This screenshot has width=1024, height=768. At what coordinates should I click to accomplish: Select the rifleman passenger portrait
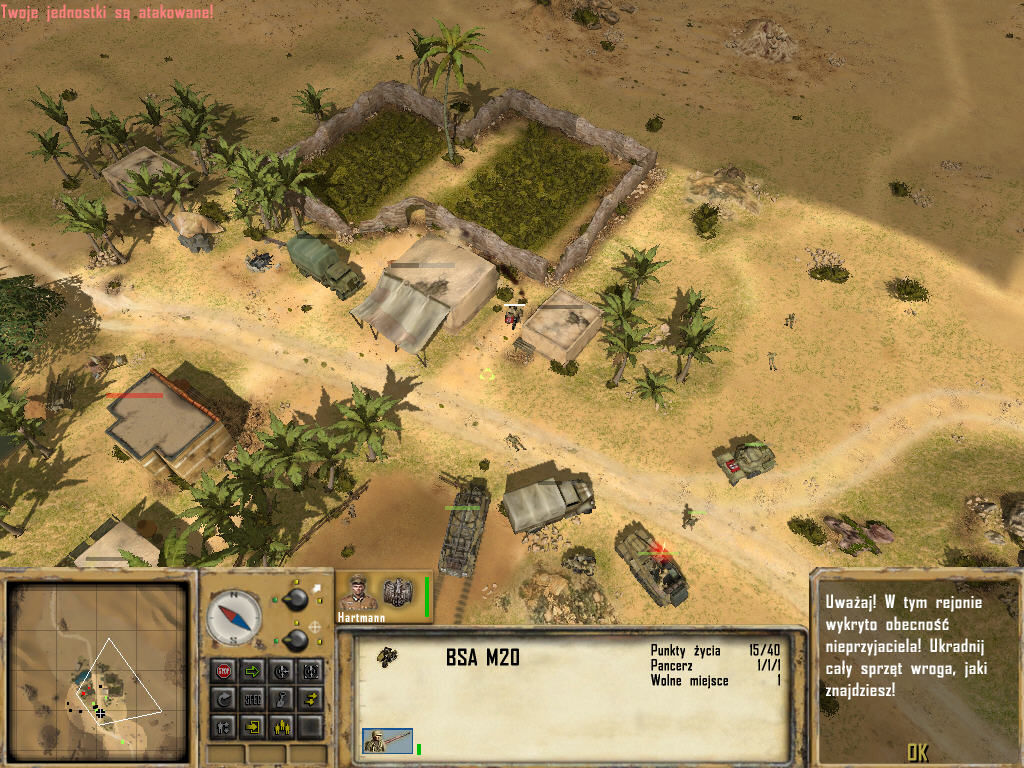point(387,741)
